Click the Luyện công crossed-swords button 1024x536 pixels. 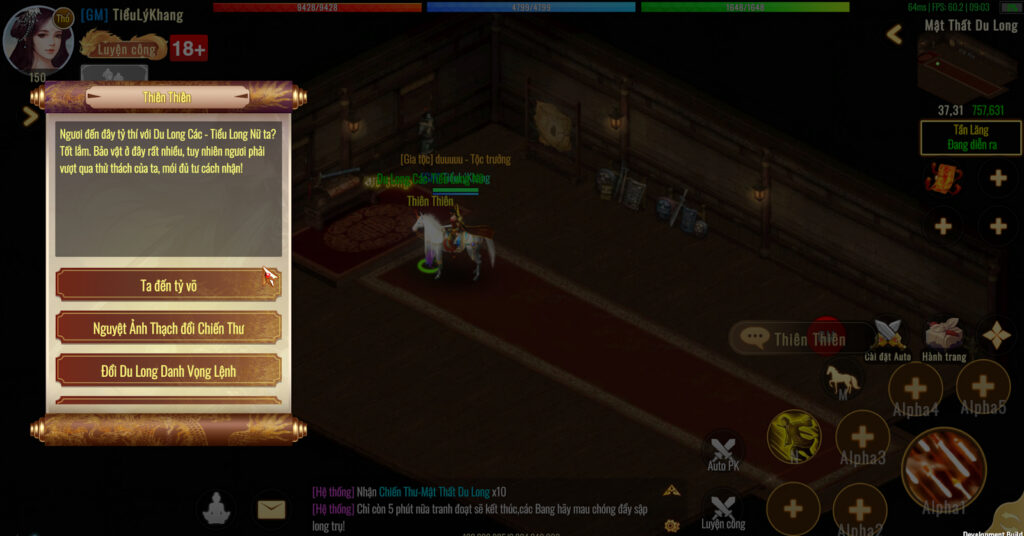723,509
